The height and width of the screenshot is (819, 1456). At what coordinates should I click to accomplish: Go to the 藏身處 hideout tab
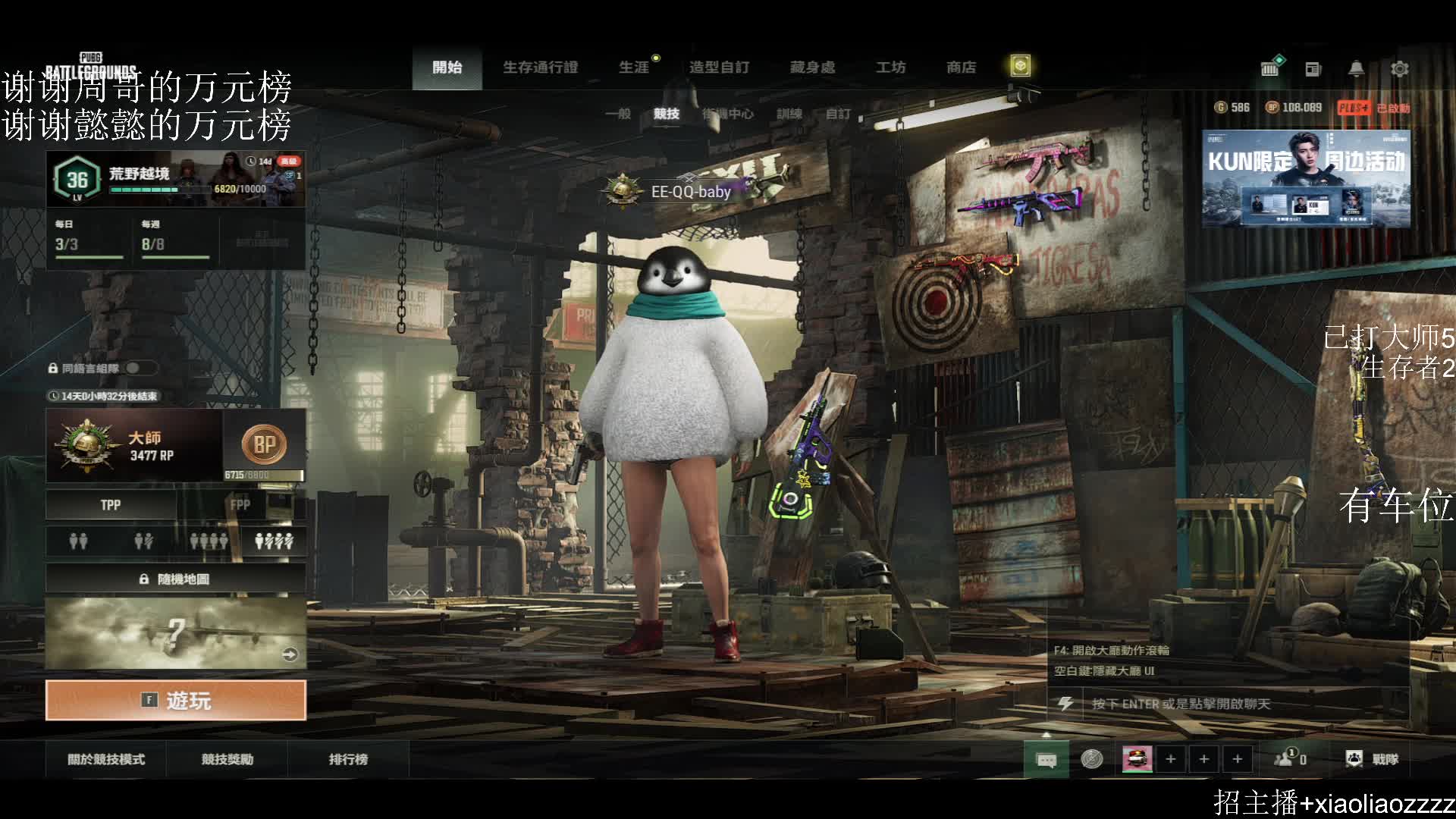[x=812, y=67]
